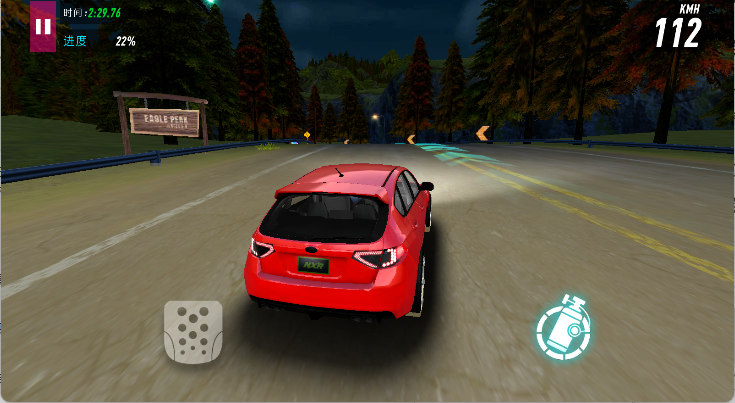The image size is (735, 403).
Task: Pause the race with the pause button
Action: (43, 26)
